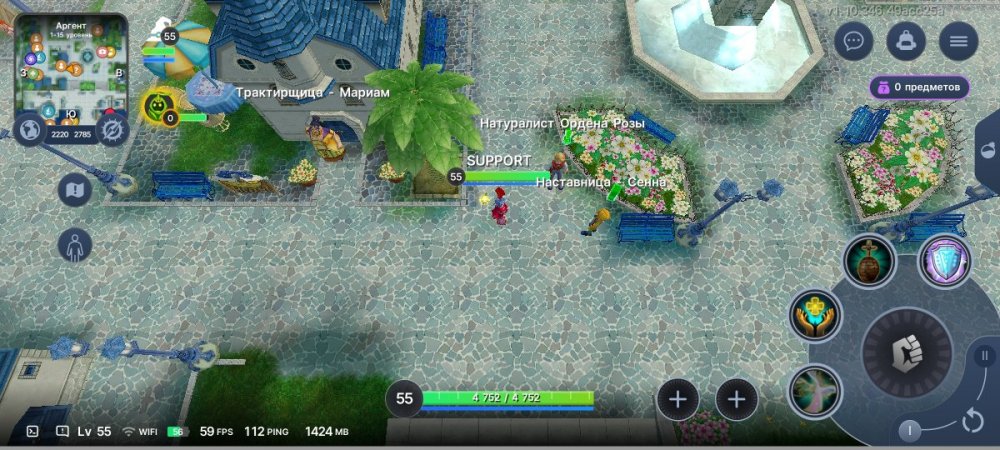Toggle the compass button beside the minimap
Viewport: 1000px width, 450px height.
112,130
